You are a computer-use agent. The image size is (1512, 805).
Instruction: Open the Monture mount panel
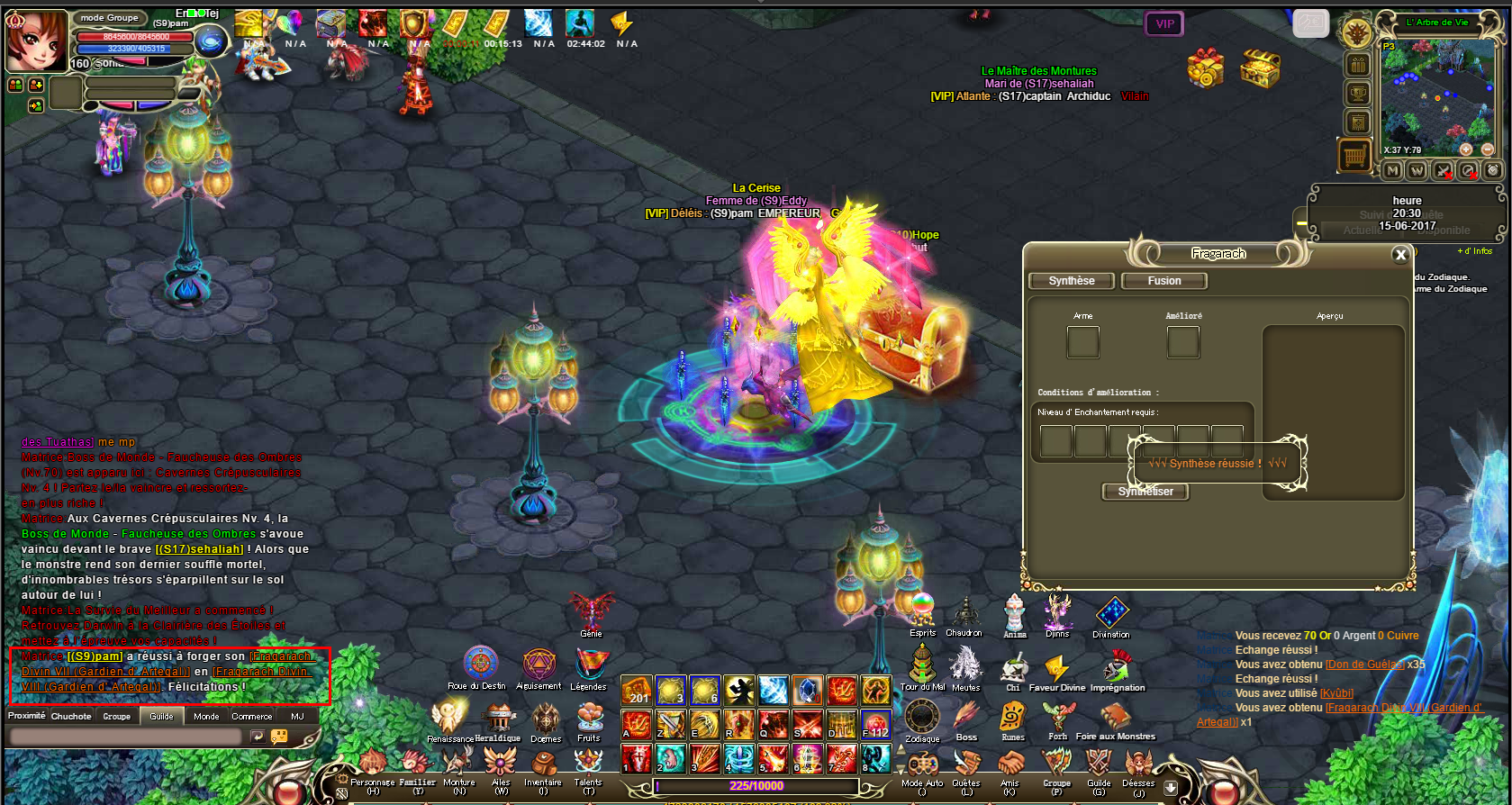(458, 766)
